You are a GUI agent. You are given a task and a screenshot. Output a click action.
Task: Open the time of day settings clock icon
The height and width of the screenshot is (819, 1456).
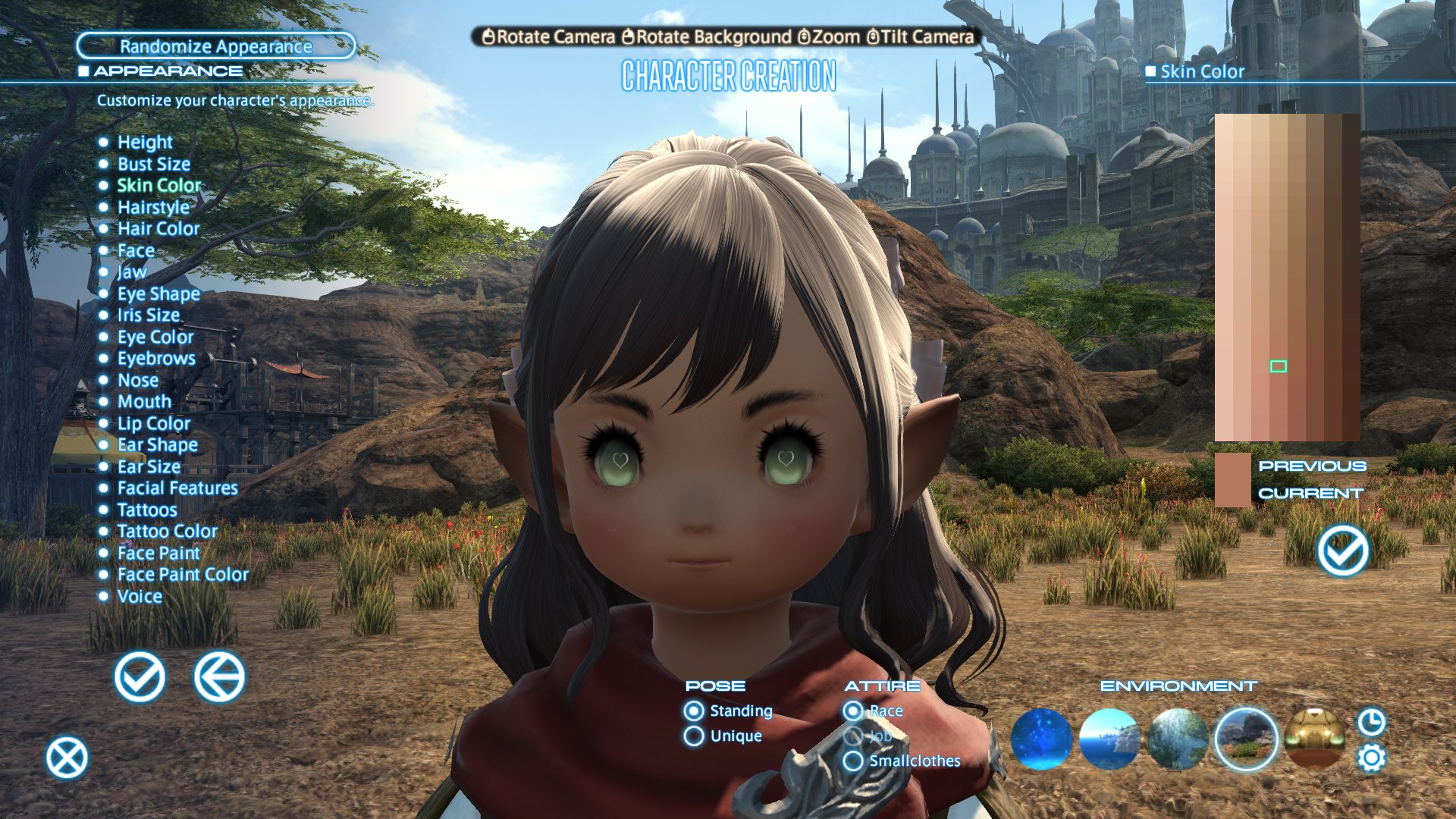coord(1372,721)
